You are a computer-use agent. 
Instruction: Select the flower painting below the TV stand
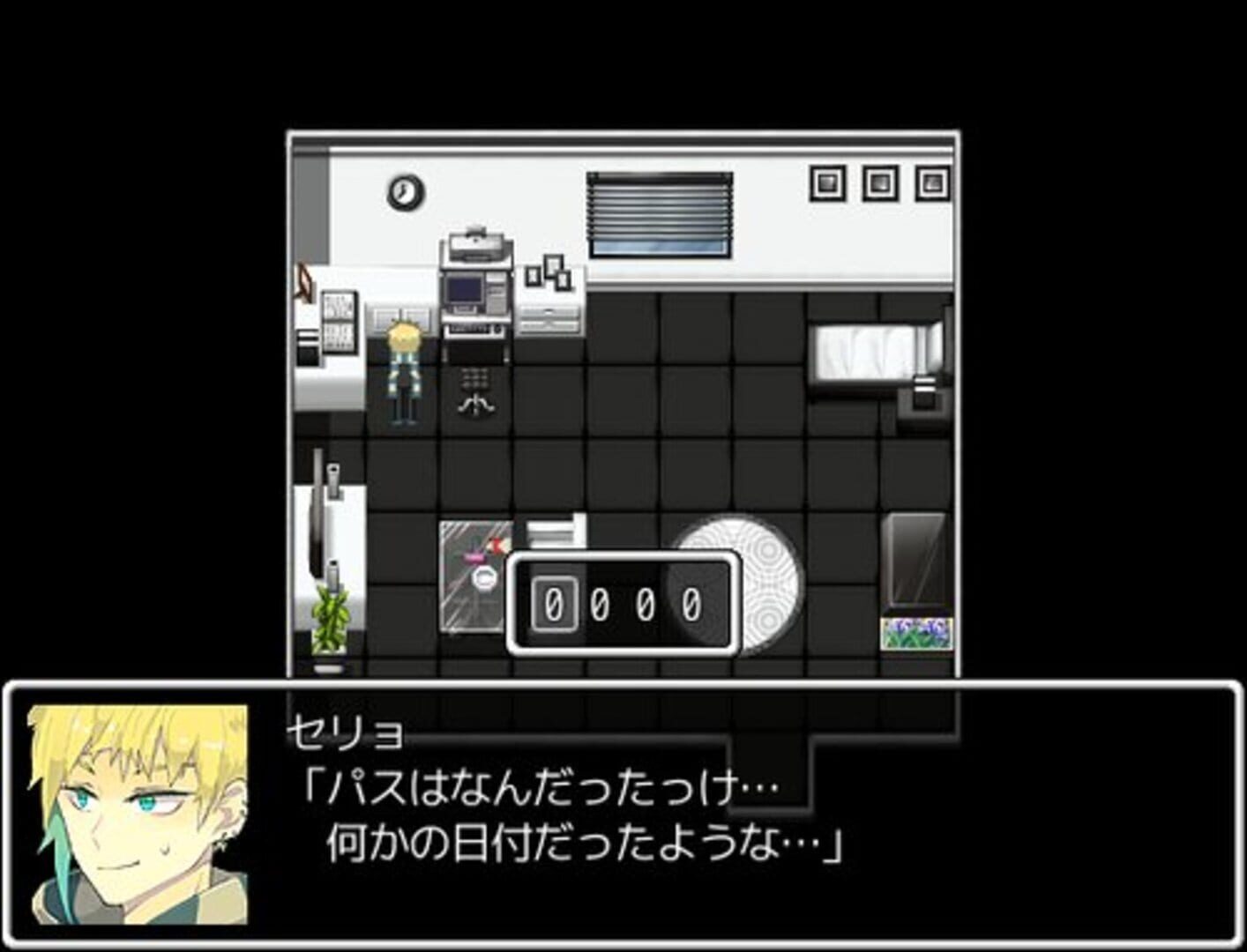pyautogui.click(x=917, y=632)
